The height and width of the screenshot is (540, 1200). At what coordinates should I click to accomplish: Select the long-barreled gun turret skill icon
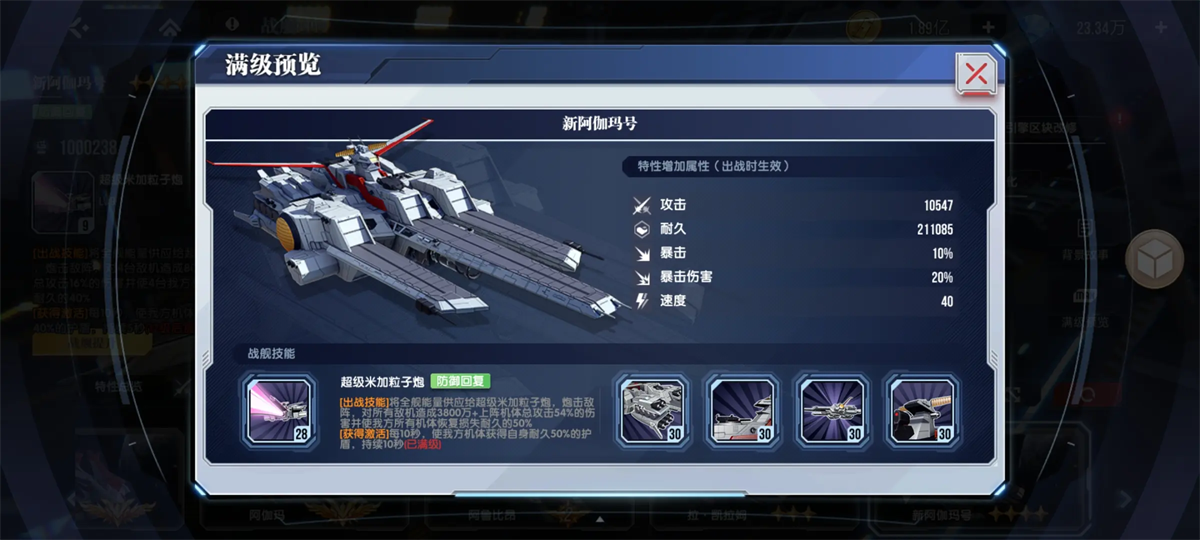pos(832,410)
